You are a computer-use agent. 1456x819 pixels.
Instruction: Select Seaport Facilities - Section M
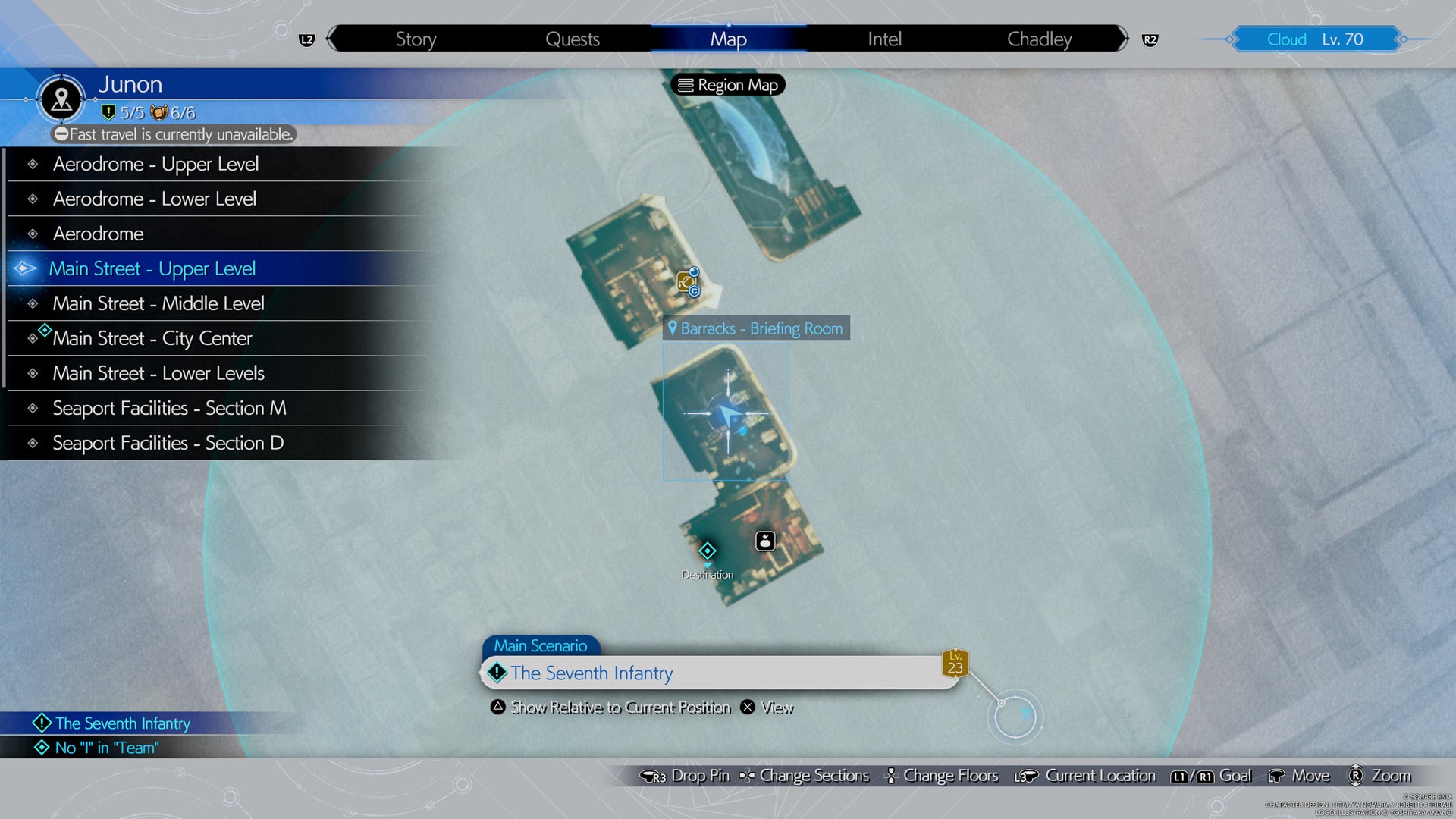coord(169,408)
